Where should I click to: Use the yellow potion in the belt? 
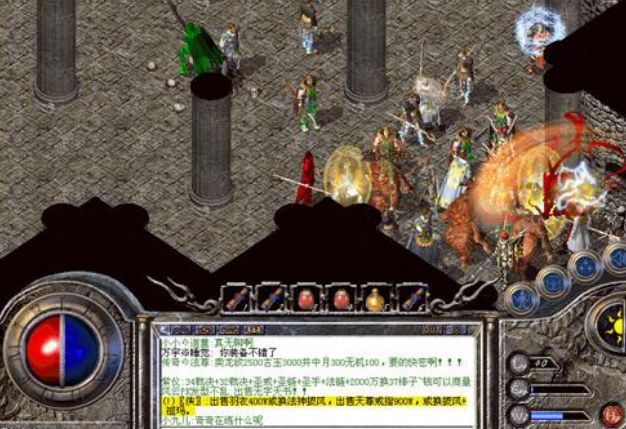click(376, 297)
